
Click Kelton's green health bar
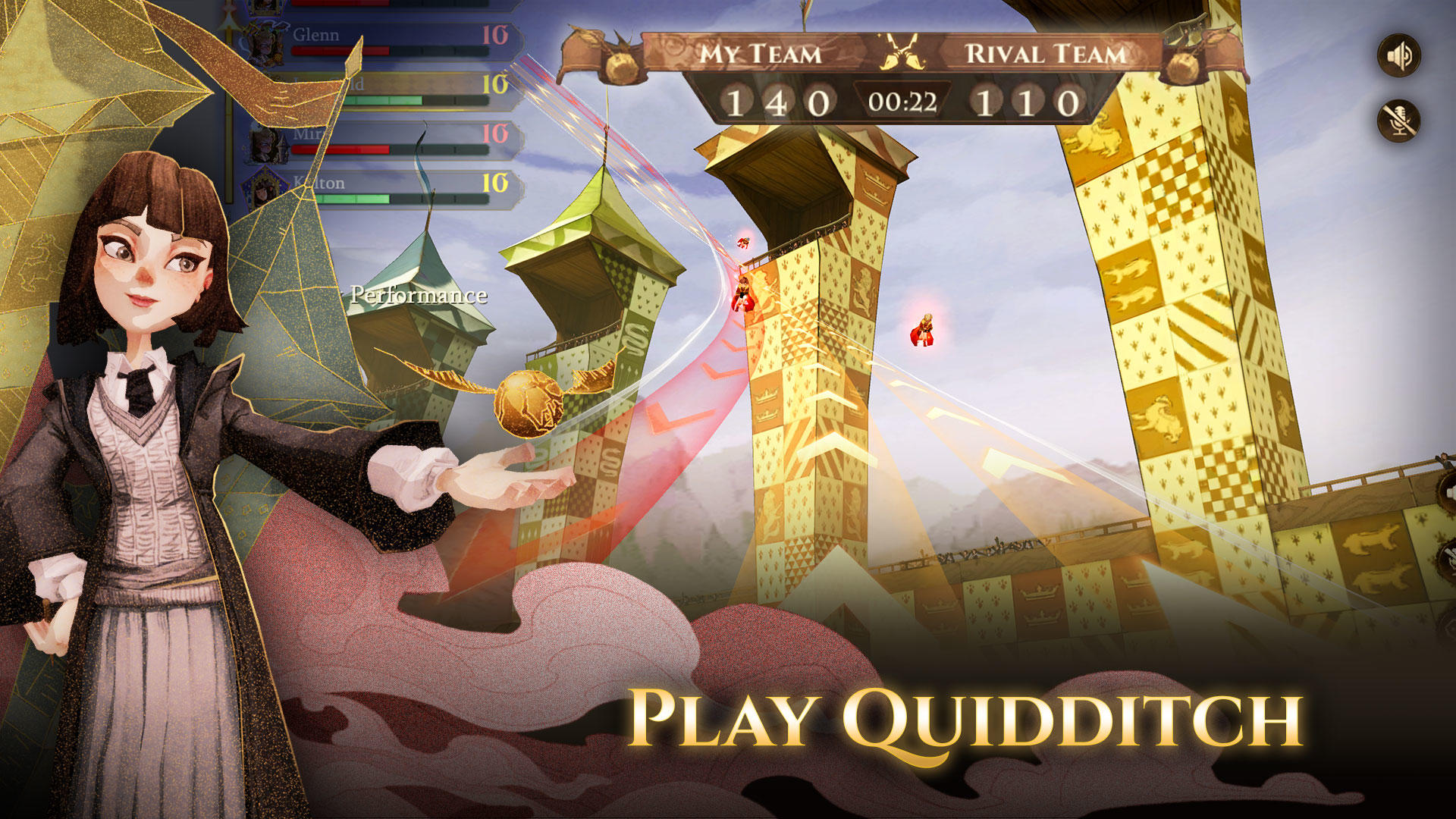pyautogui.click(x=353, y=197)
